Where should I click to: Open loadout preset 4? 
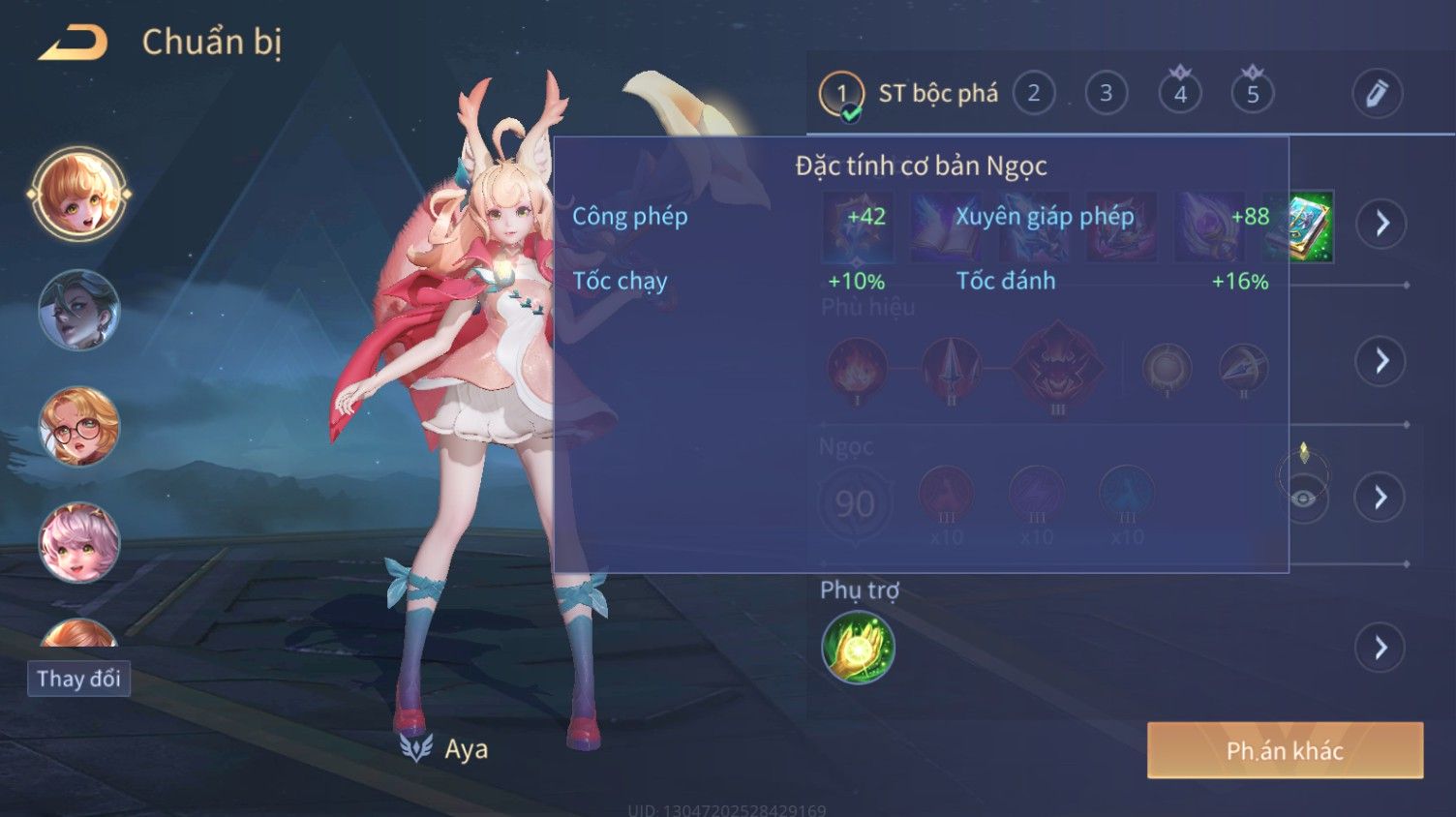coord(1179,94)
